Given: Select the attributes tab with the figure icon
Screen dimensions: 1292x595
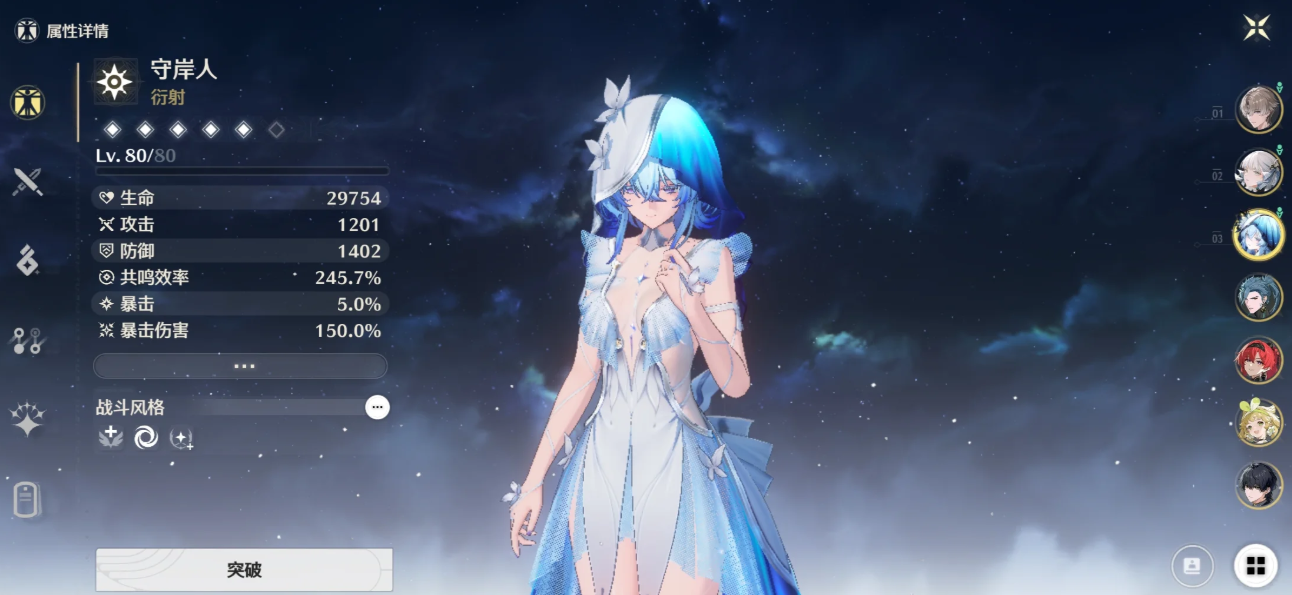Looking at the screenshot, I should coord(28,102).
